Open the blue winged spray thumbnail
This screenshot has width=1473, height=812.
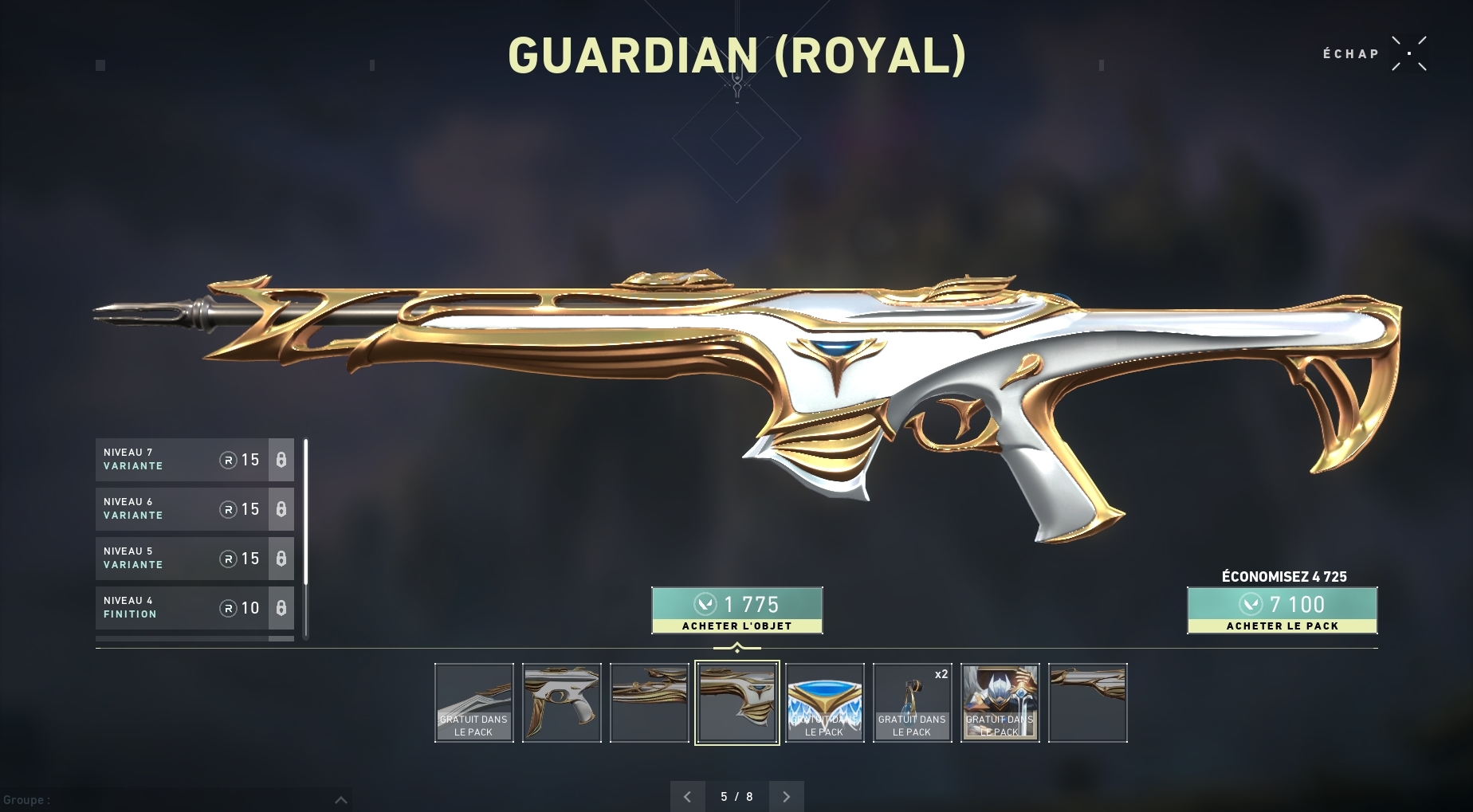coord(825,703)
